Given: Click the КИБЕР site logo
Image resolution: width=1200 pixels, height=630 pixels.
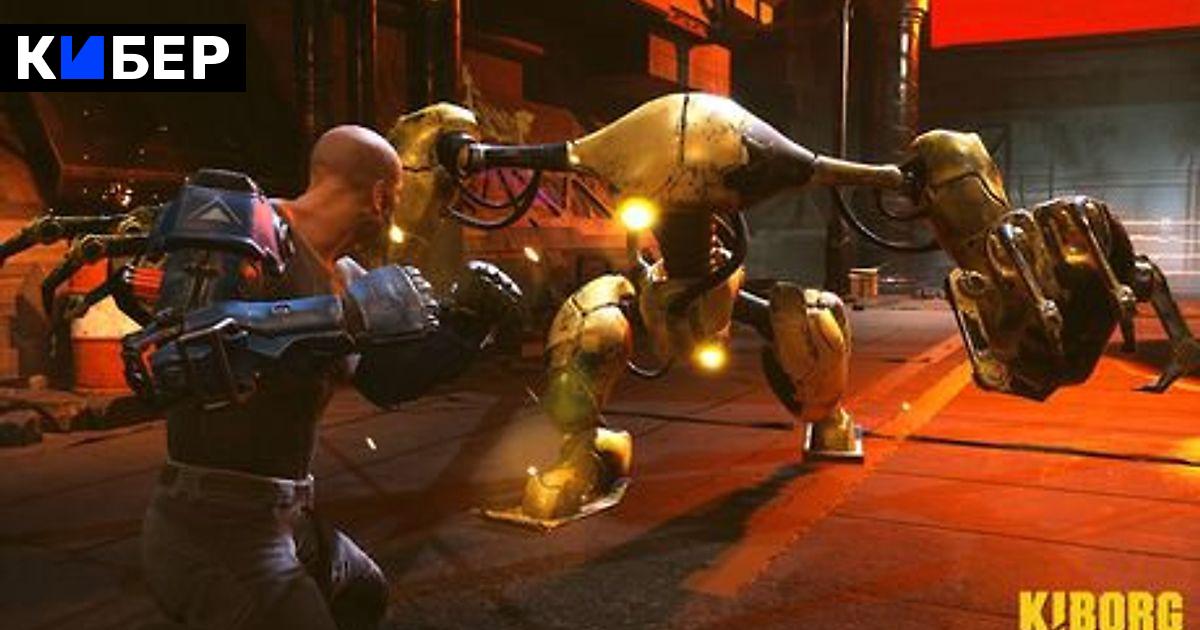Looking at the screenshot, I should 123,58.
